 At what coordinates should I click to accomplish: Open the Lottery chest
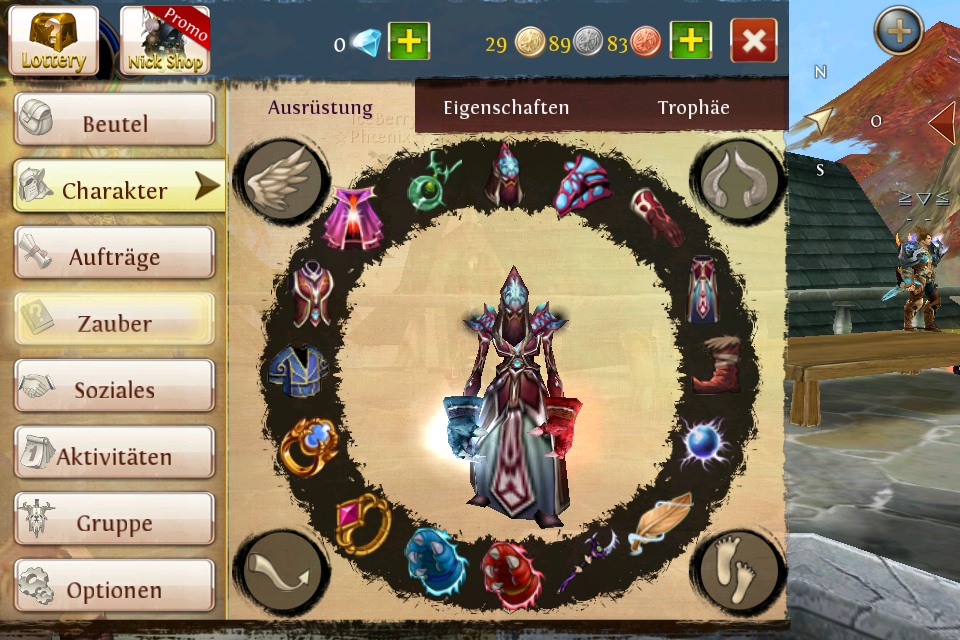click(54, 40)
